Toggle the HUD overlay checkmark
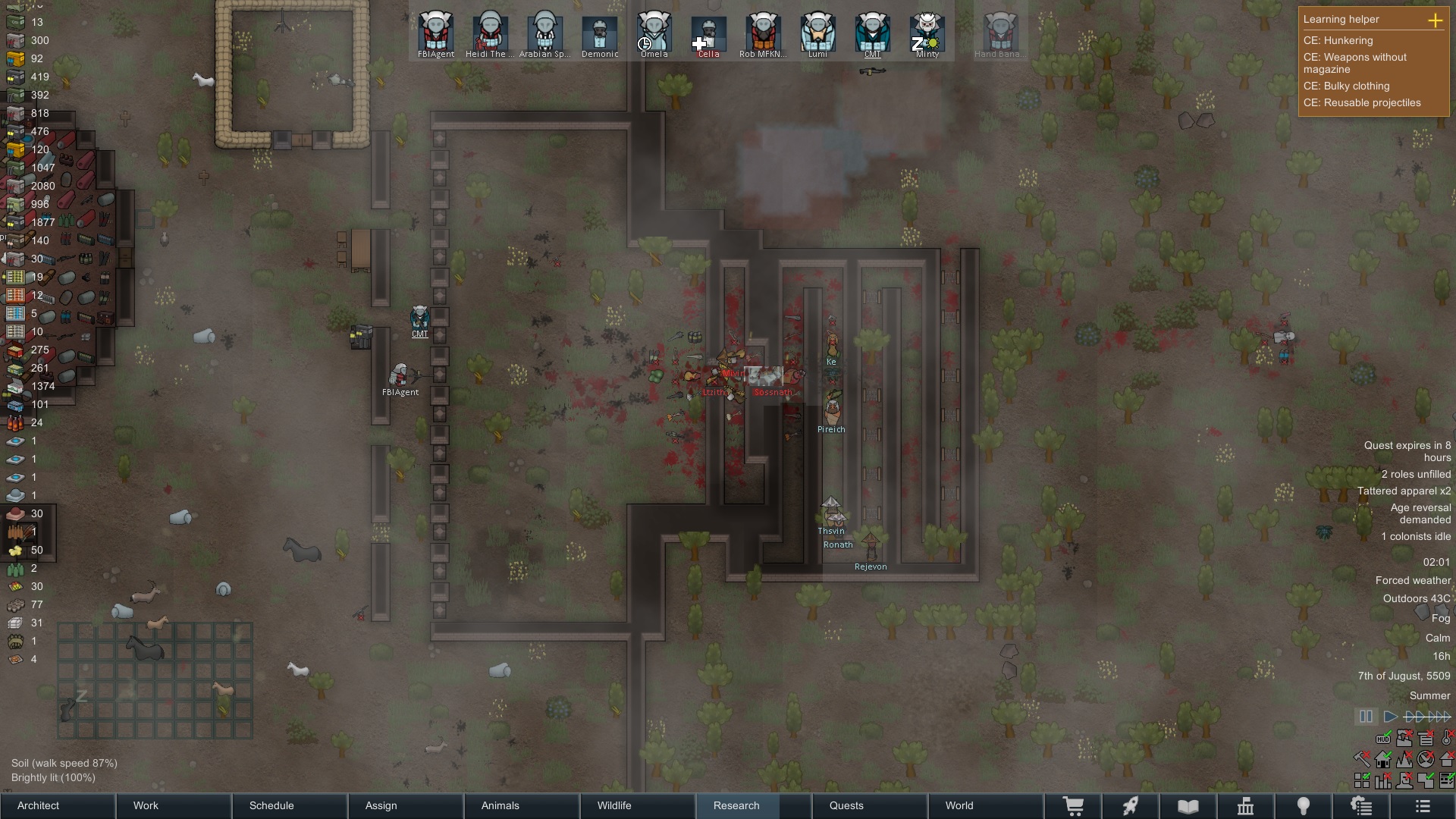 tap(1383, 738)
